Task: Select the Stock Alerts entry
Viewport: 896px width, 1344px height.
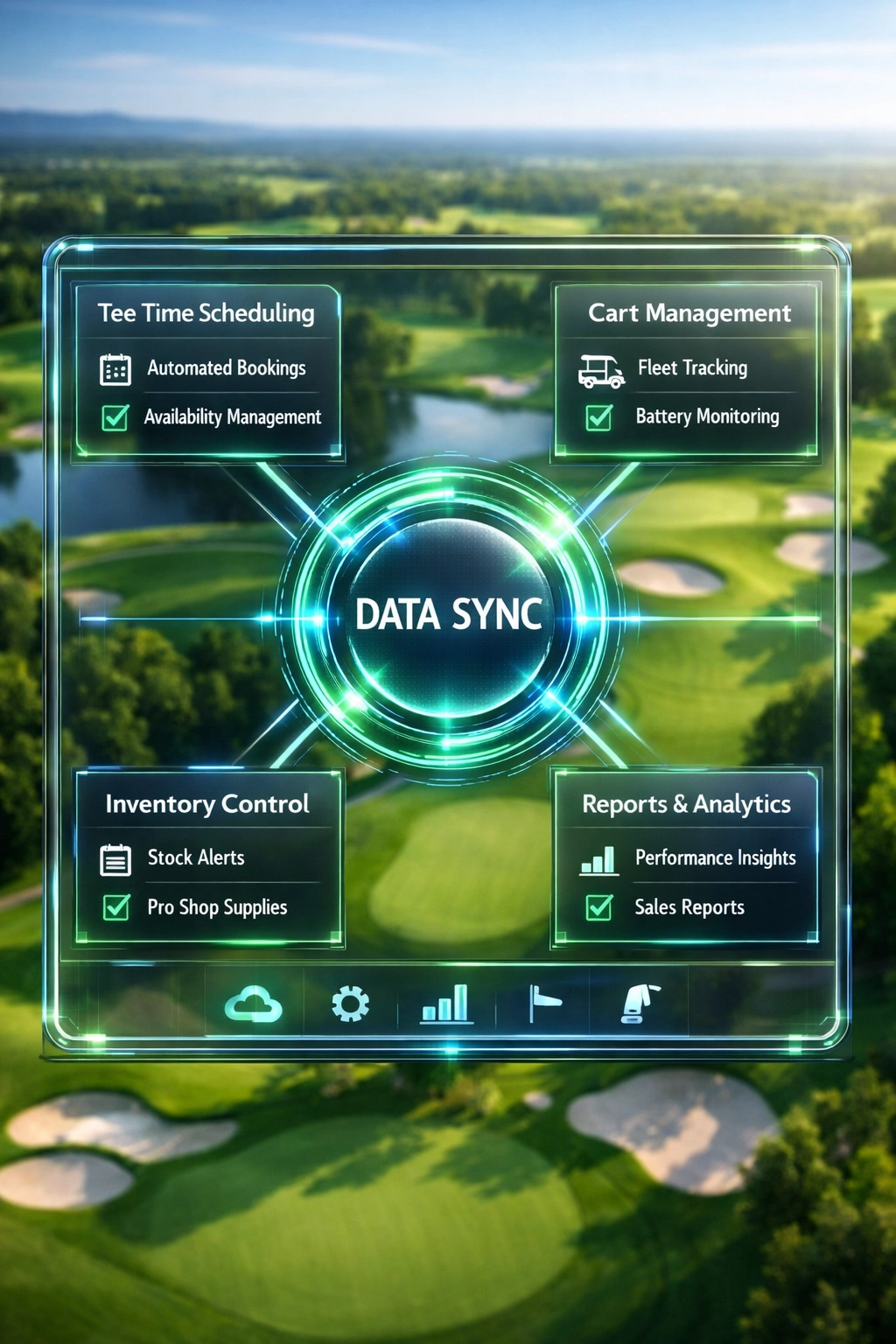Action: 195,858
